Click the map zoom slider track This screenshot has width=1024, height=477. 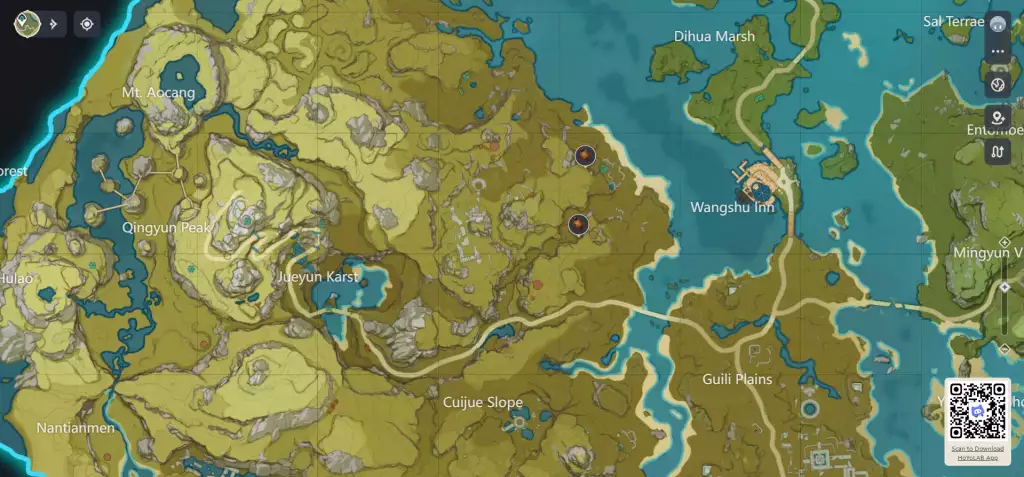pyautogui.click(x=1004, y=317)
